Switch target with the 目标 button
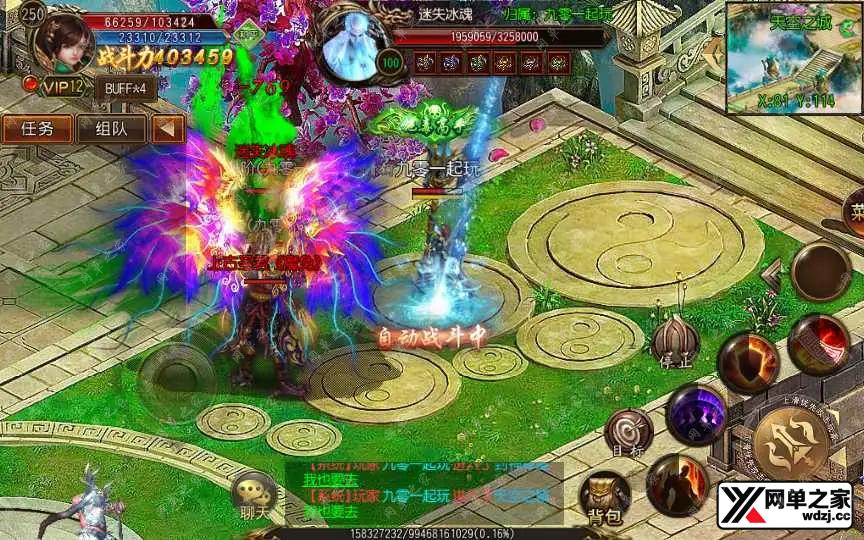Screen dimensions: 864x540 point(629,430)
